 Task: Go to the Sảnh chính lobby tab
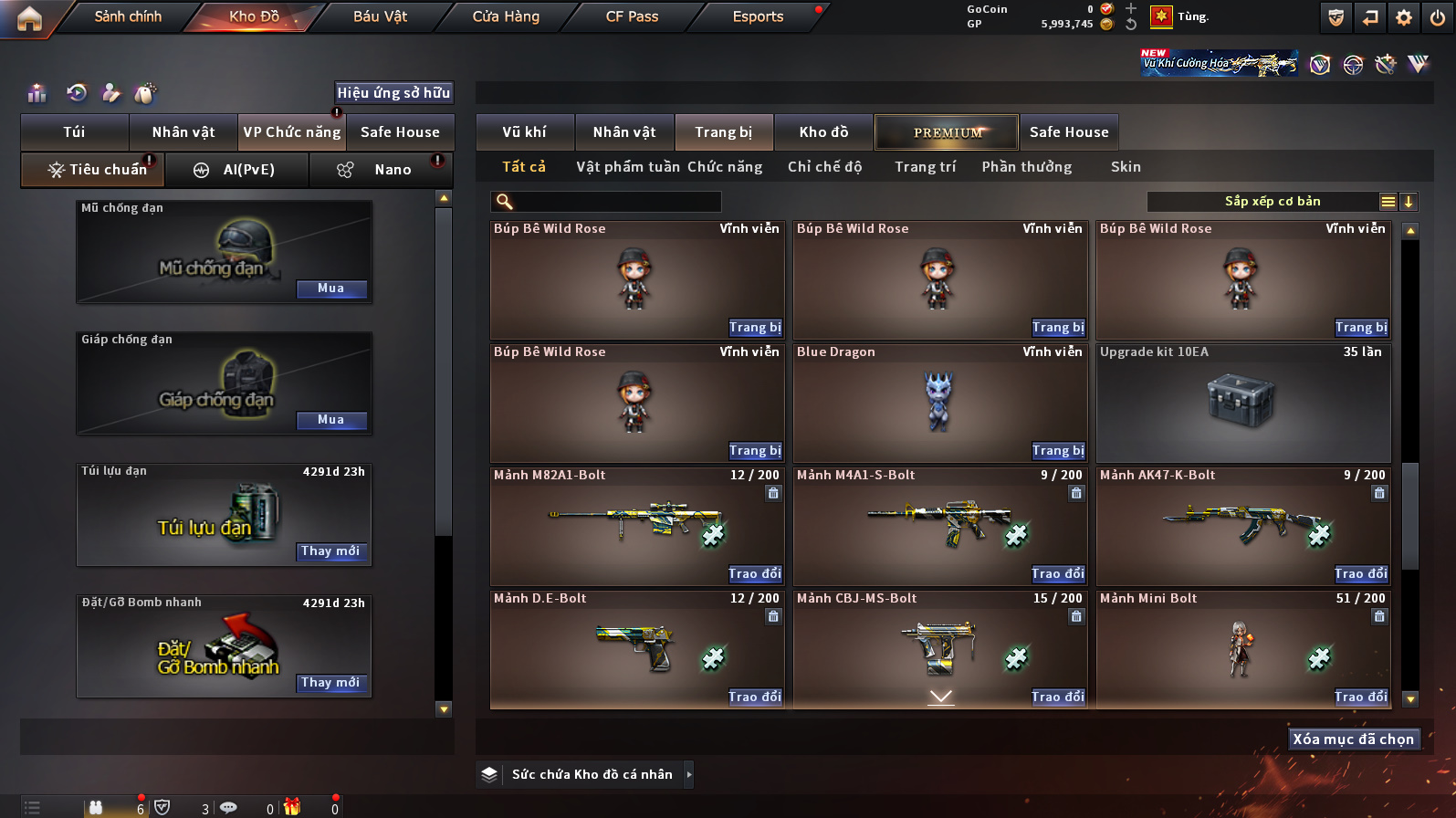click(x=128, y=16)
